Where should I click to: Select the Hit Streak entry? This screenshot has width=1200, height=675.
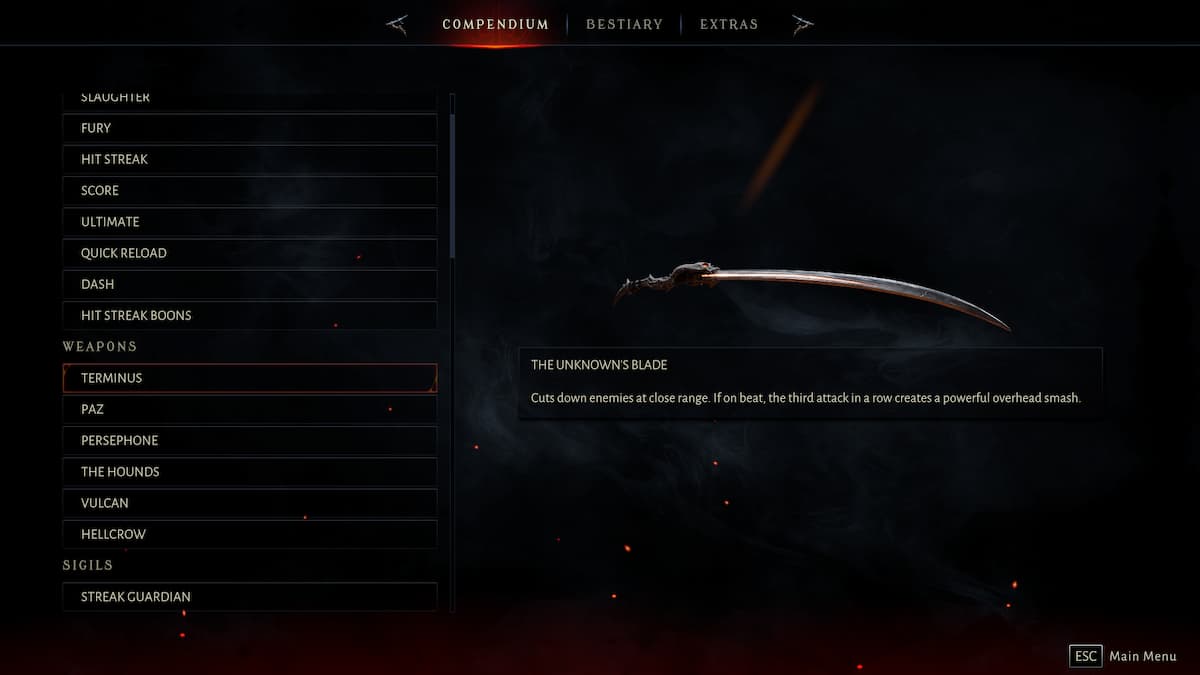pyautogui.click(x=249, y=159)
